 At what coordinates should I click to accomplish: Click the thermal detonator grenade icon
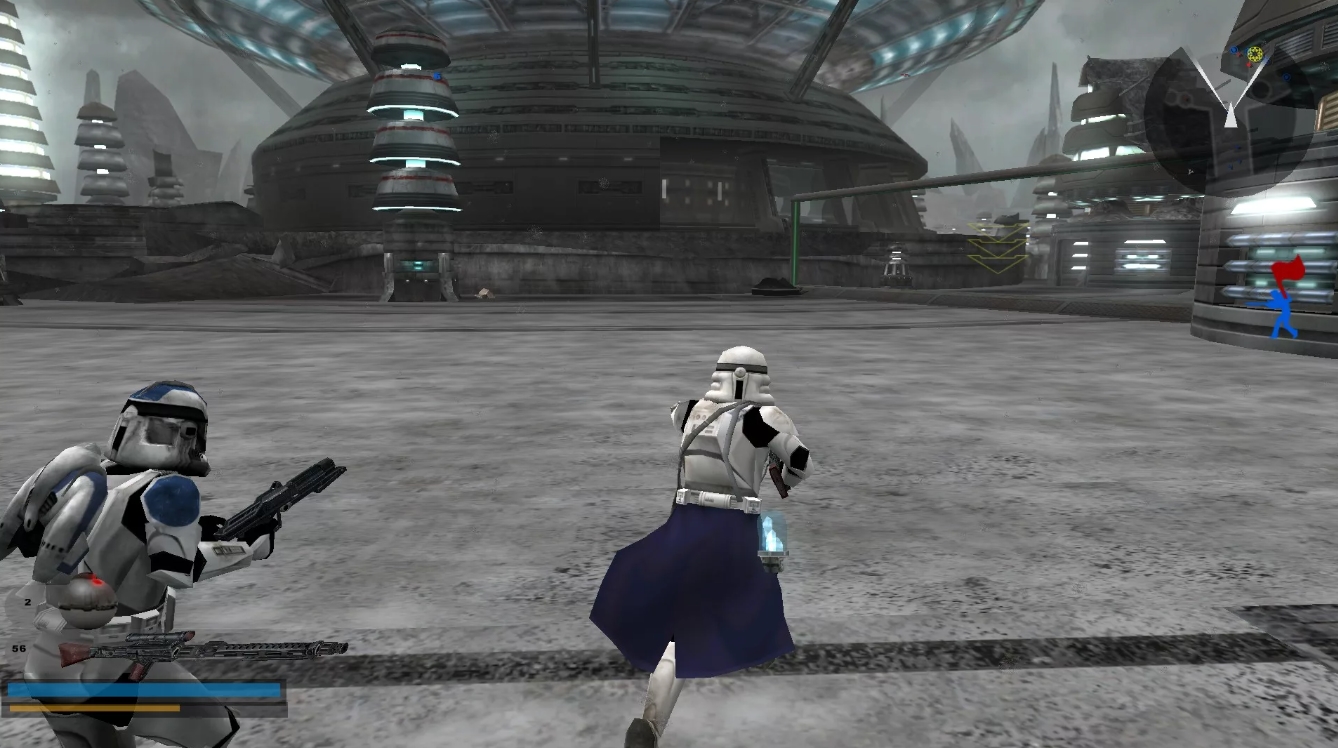(87, 600)
